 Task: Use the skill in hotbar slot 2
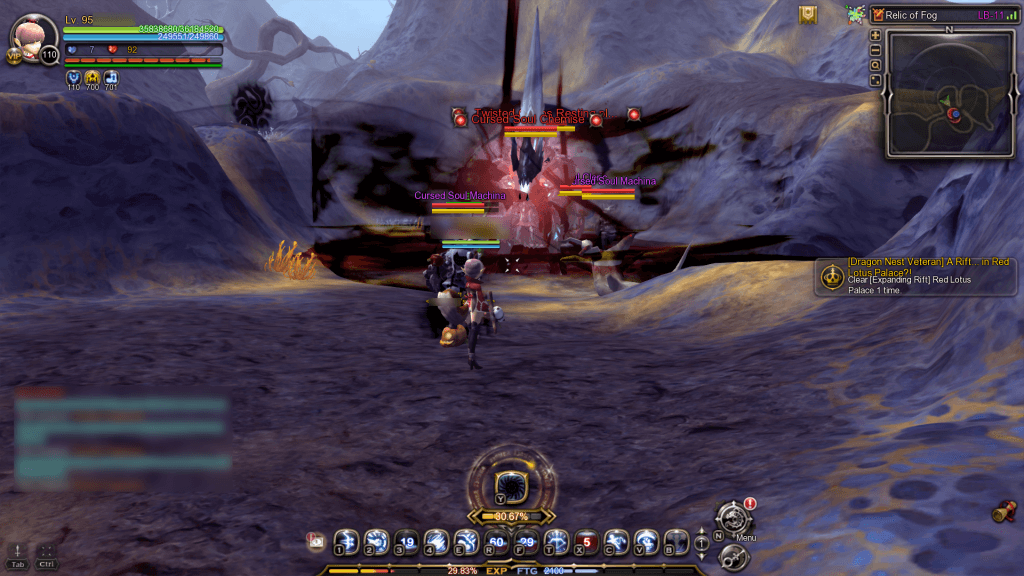pos(376,541)
